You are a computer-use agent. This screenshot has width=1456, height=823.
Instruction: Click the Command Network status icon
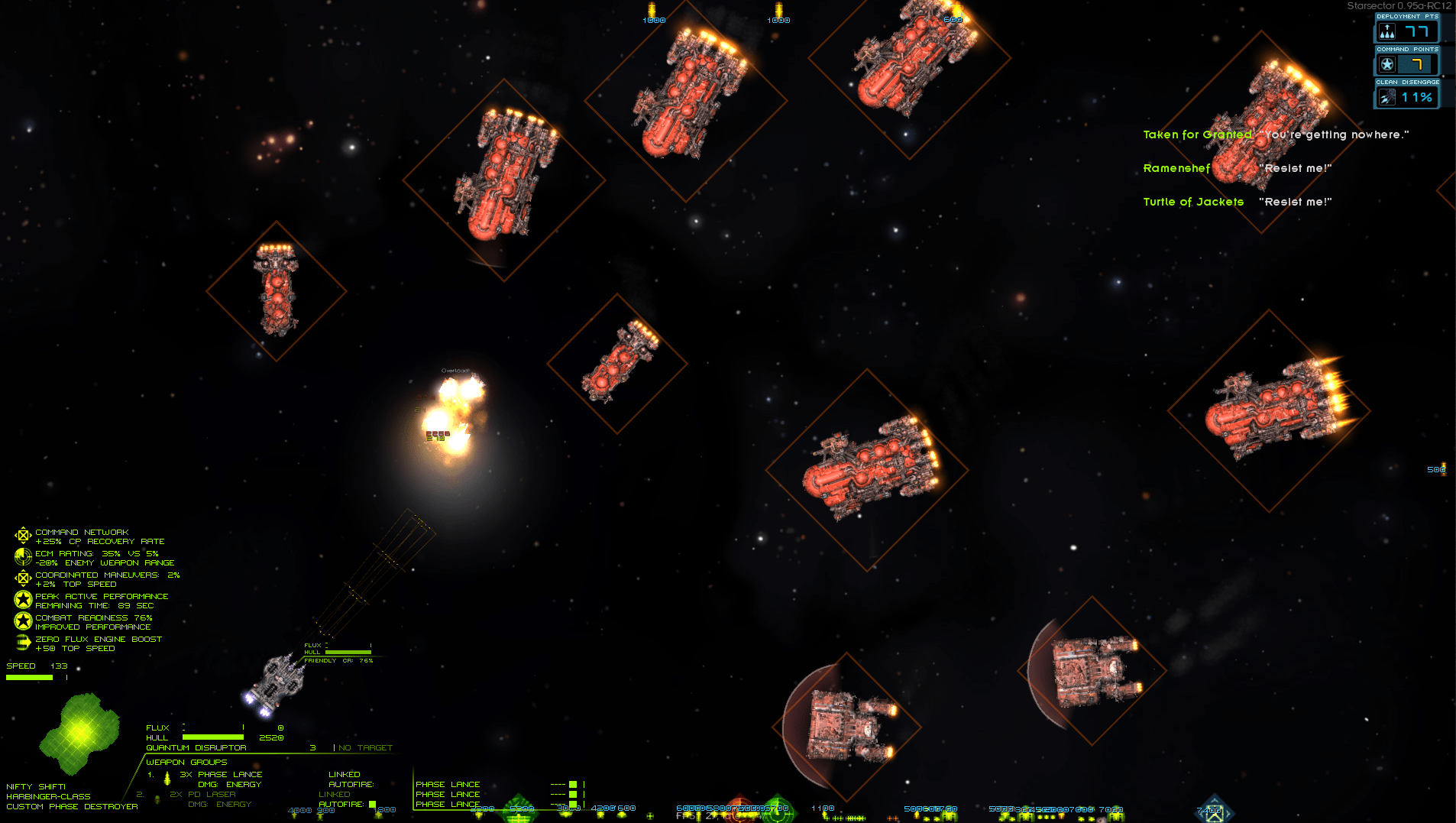tap(23, 536)
